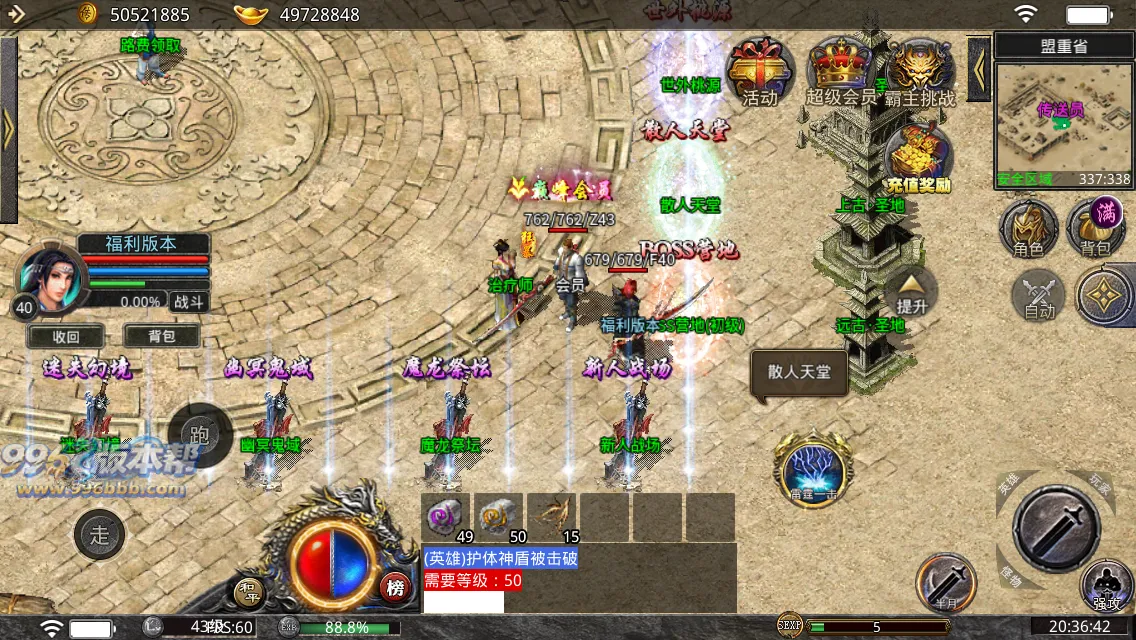Image resolution: width=1136 pixels, height=640 pixels.
Task: Use the 半月 half-moon sword skill
Action: click(x=946, y=582)
